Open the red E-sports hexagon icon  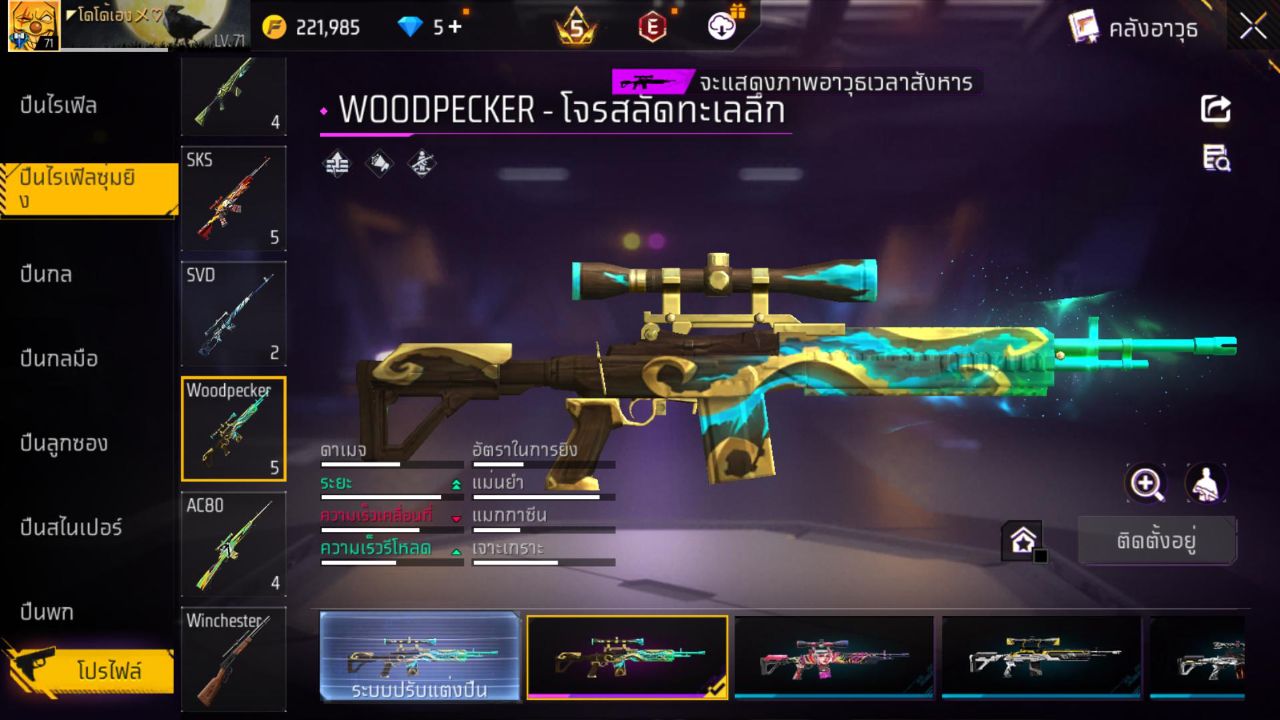651,27
